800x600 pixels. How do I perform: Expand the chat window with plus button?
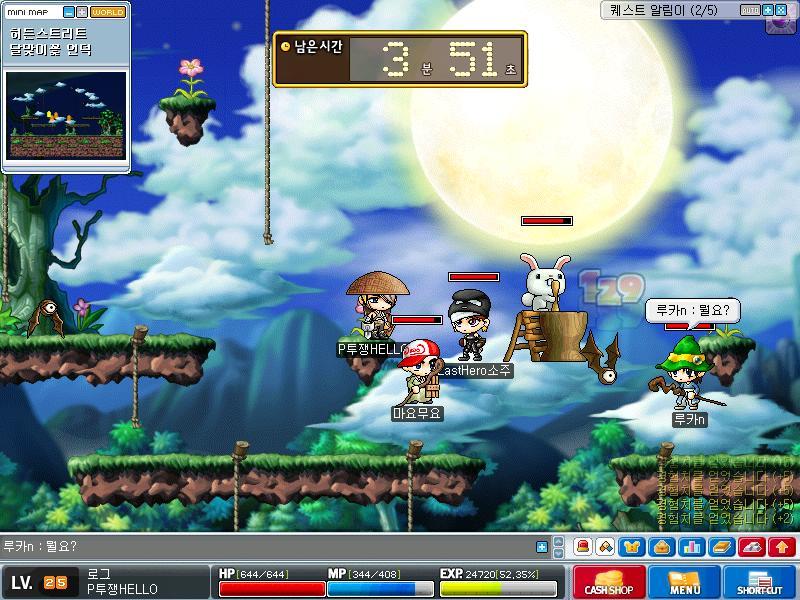tap(542, 547)
